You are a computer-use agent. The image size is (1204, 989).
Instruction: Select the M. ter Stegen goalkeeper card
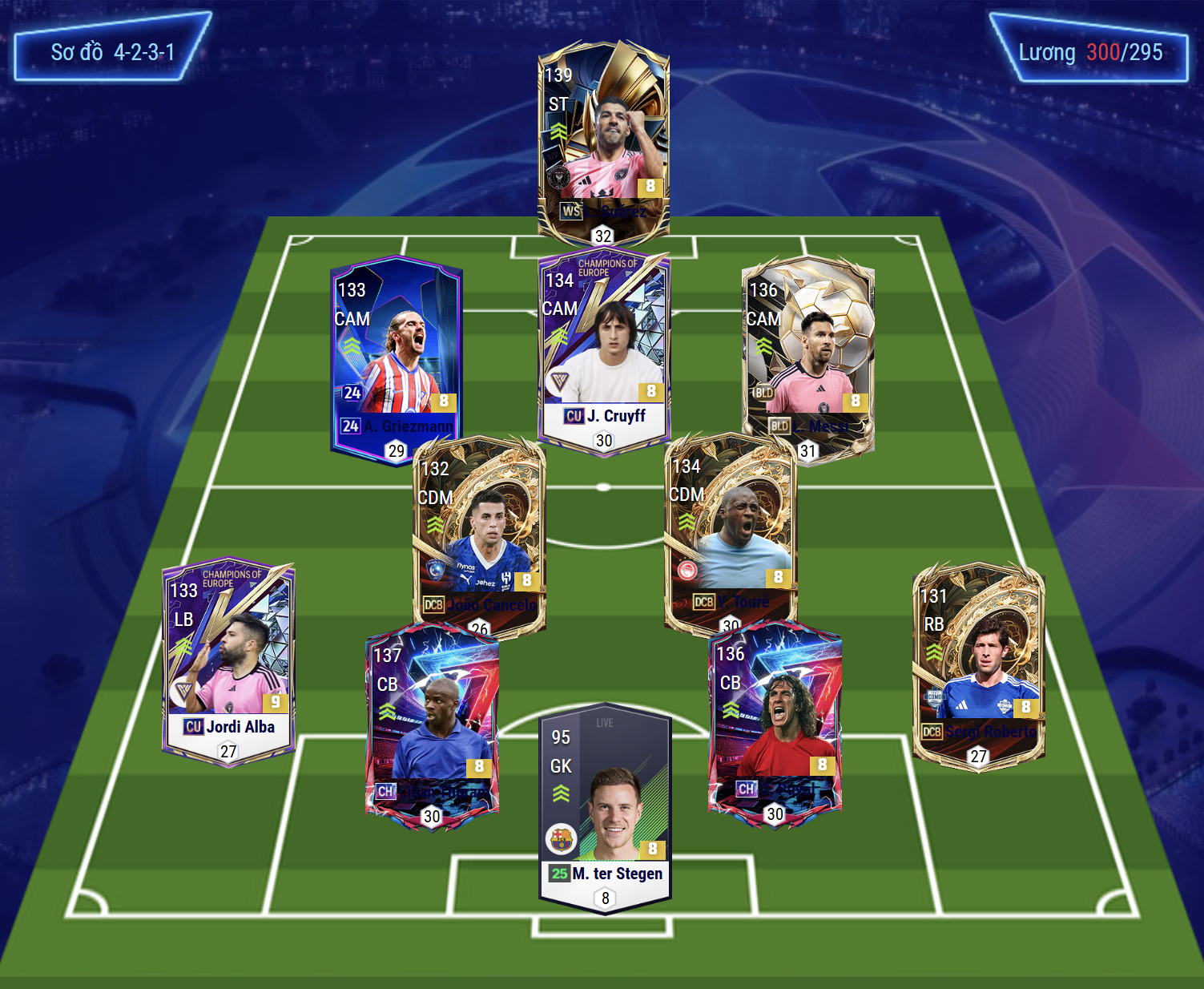pos(605,805)
